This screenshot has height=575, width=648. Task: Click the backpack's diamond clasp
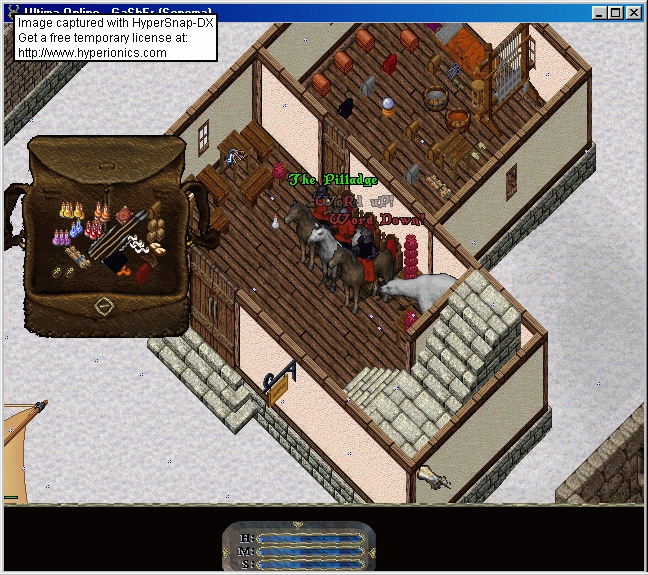(104, 307)
